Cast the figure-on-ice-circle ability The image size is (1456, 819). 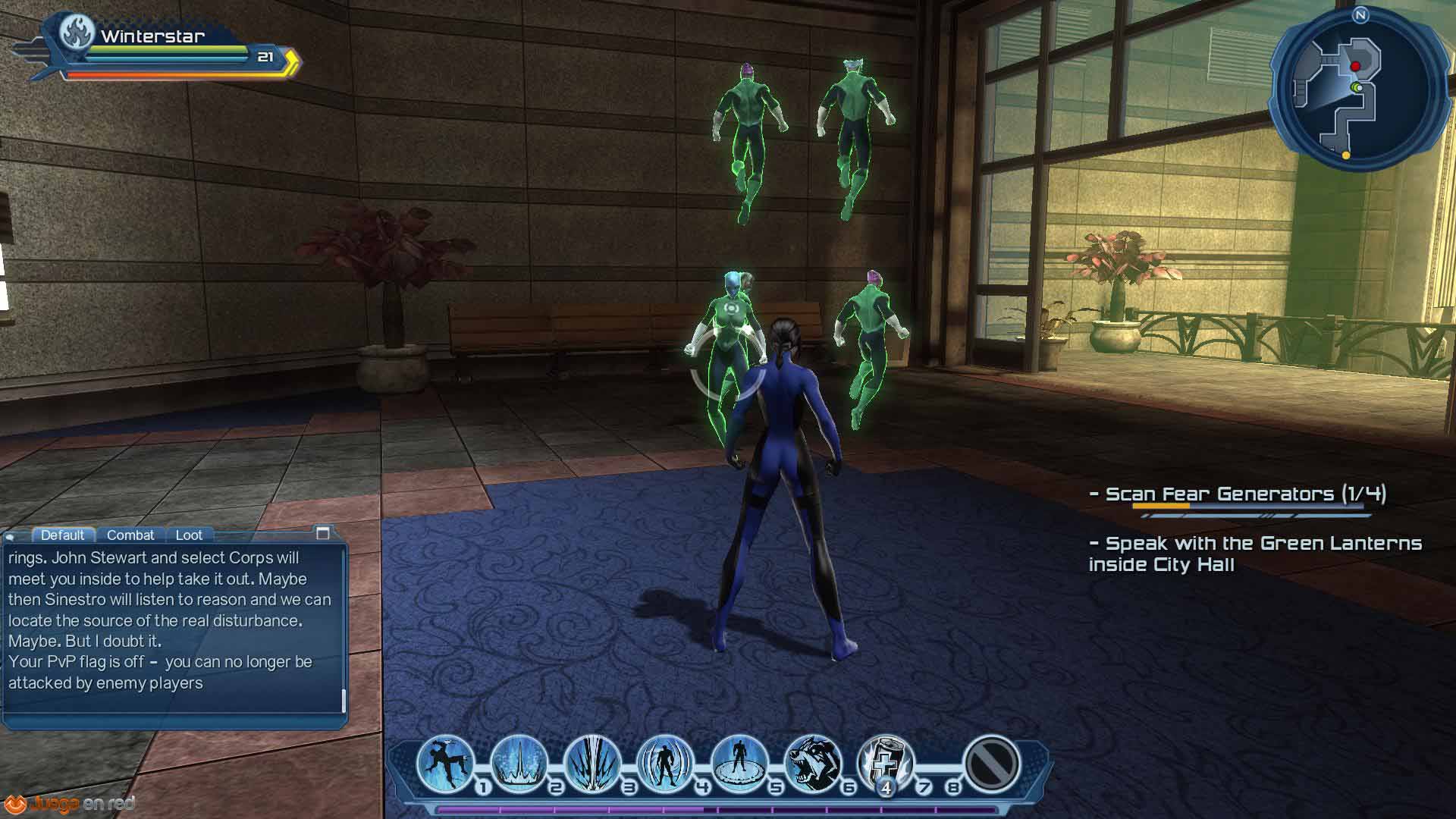pos(739,763)
